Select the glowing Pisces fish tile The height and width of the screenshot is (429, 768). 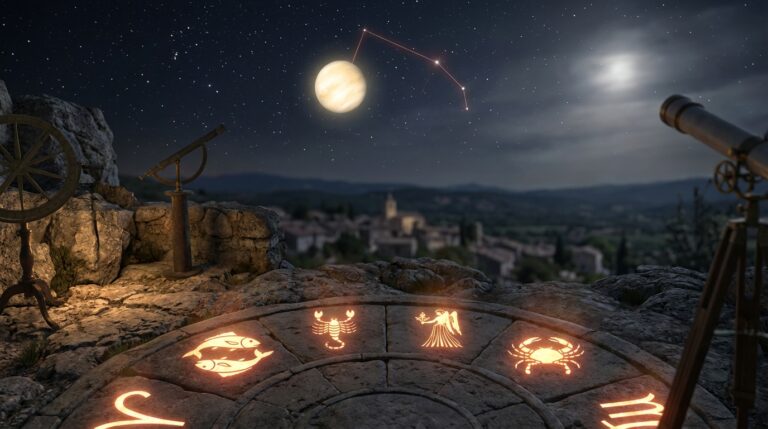pyautogui.click(x=227, y=353)
